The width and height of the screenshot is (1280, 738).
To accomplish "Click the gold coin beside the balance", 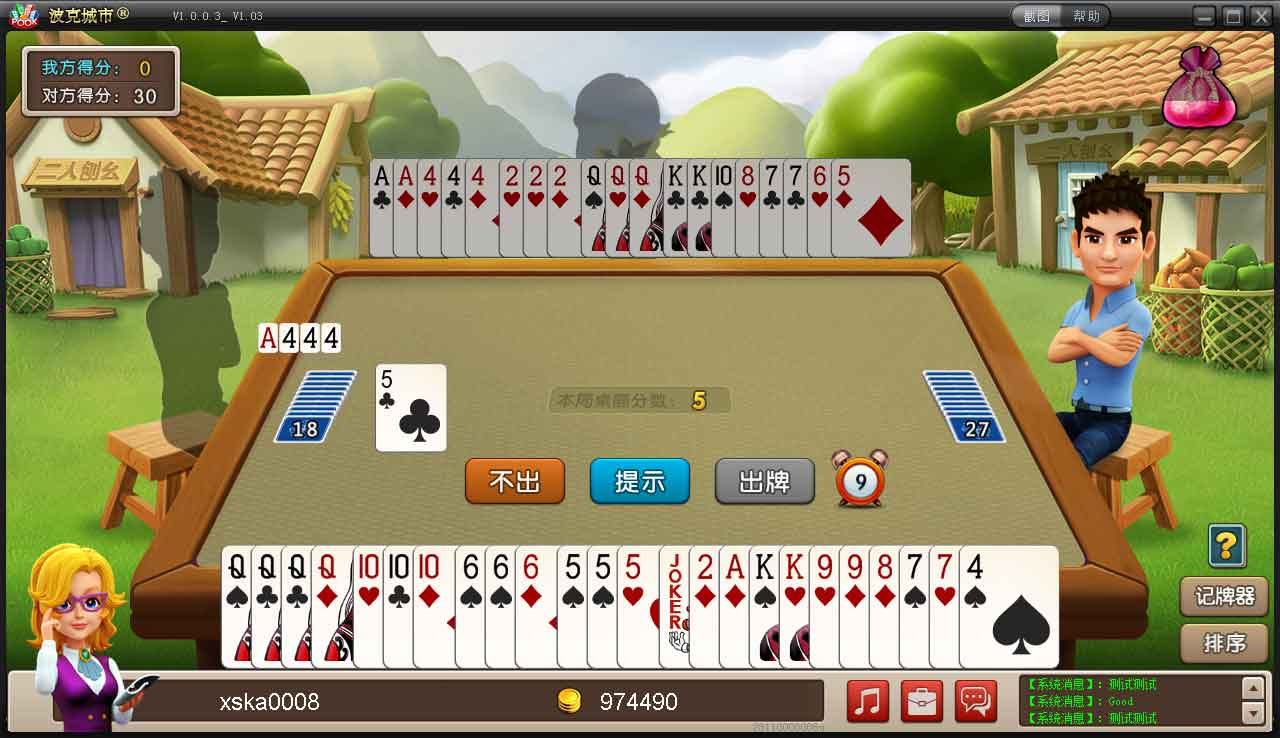I will (x=572, y=701).
